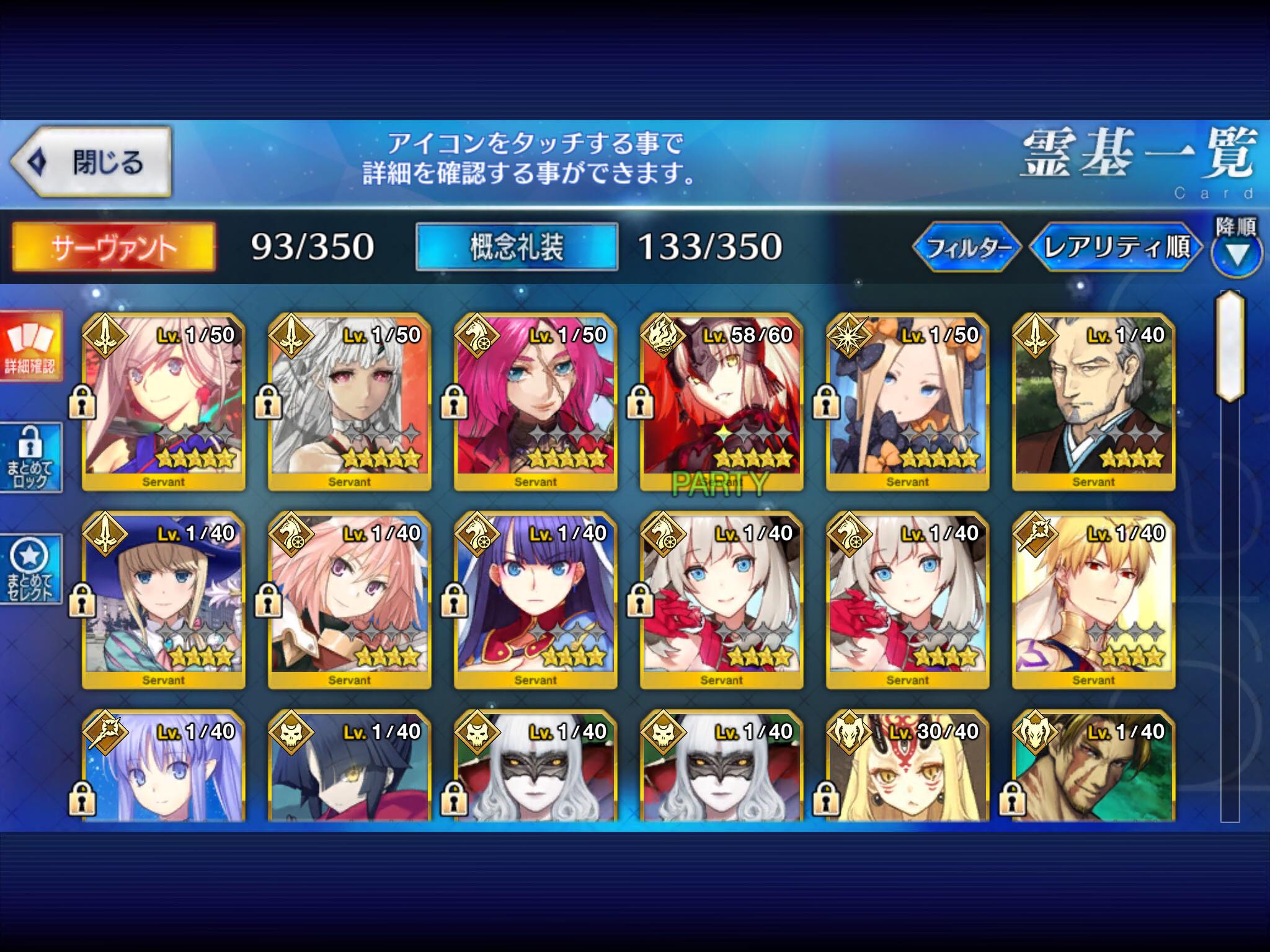Select the blonde girl with orange bows card
This screenshot has width=1270, height=952.
pos(907,402)
